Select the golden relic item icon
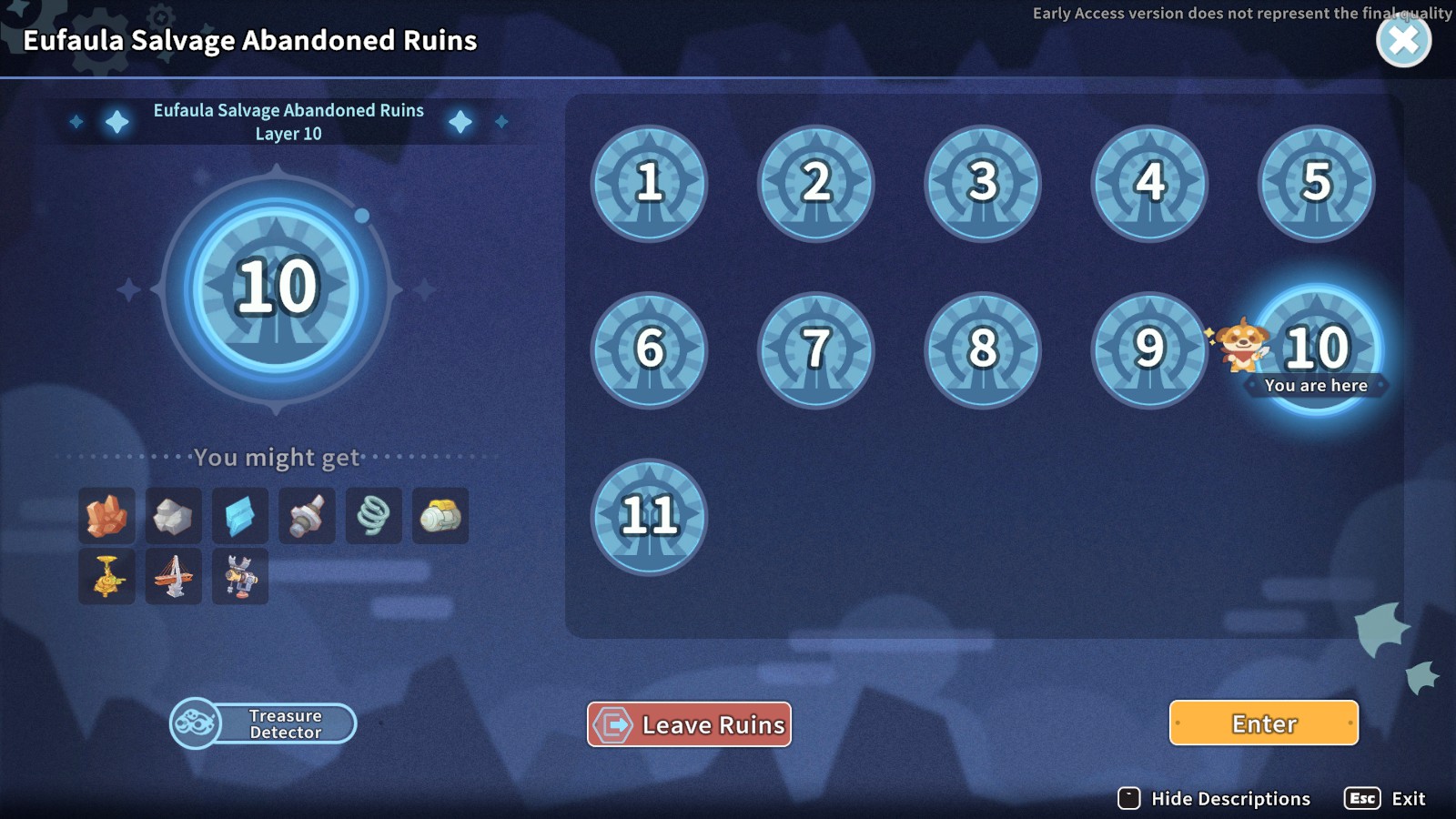This screenshot has width=1456, height=819. 106,576
